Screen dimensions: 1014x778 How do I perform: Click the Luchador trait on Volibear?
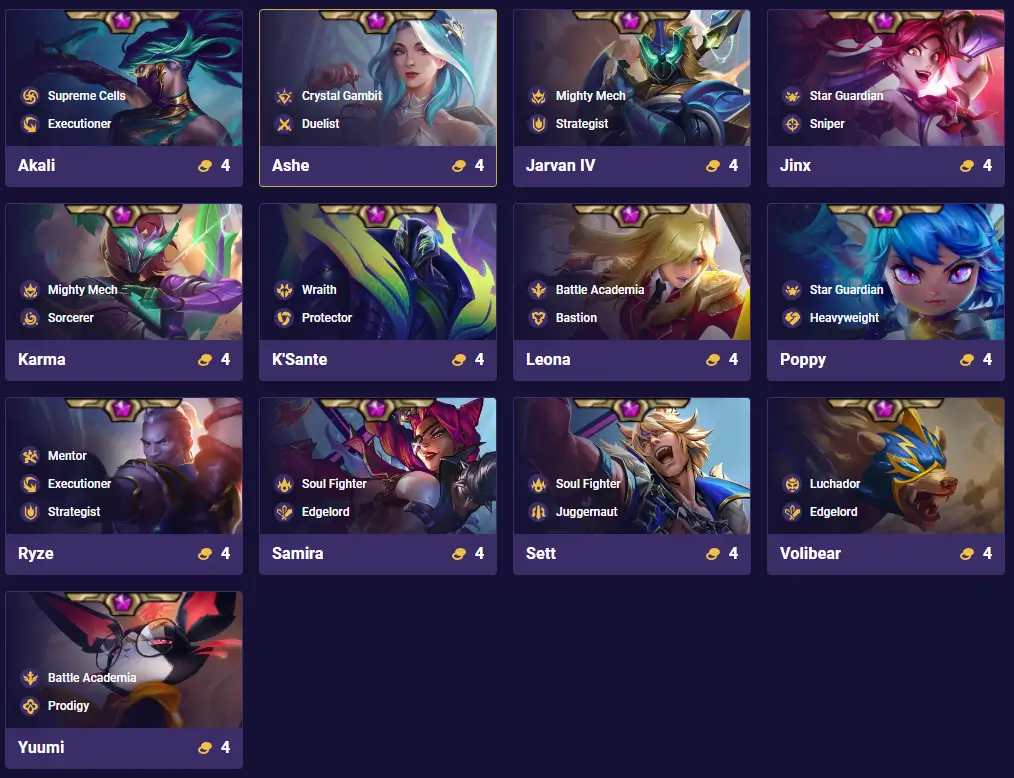pos(834,484)
